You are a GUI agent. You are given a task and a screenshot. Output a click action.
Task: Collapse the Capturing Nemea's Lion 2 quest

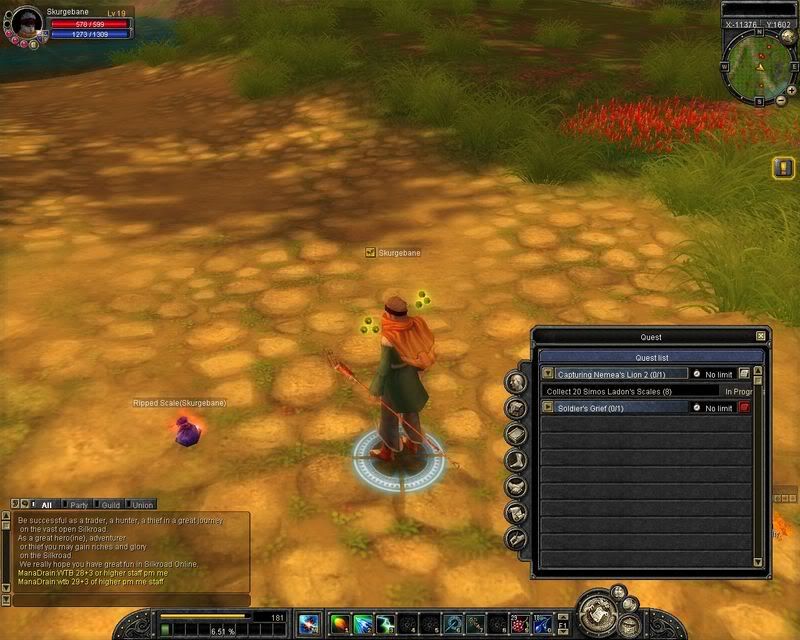tap(547, 374)
